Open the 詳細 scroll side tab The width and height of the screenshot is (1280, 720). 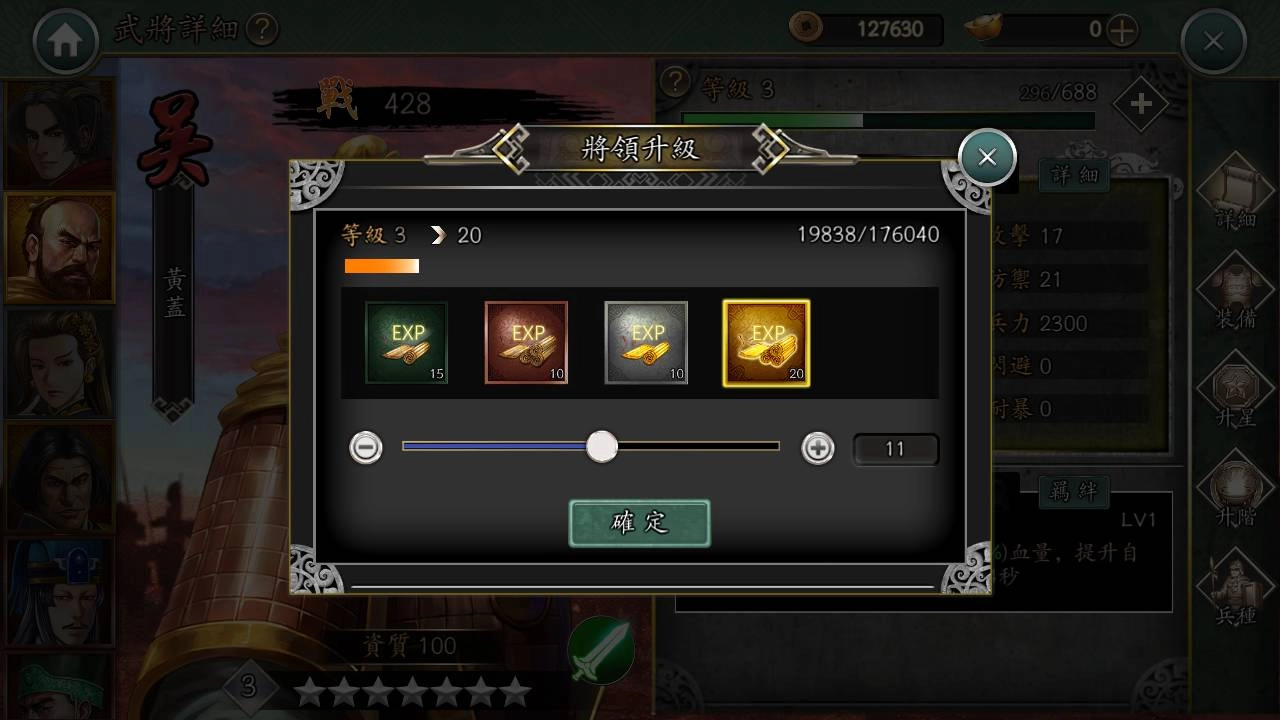[1236, 195]
